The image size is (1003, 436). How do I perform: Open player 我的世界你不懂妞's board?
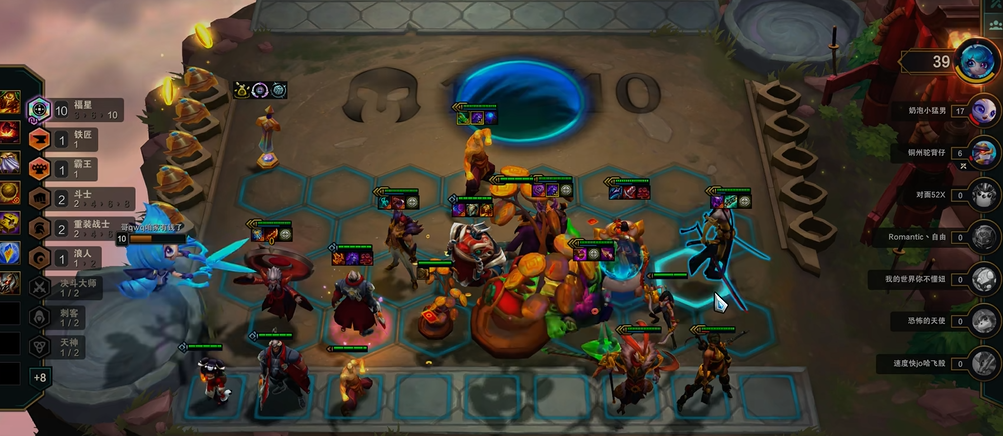click(x=984, y=279)
